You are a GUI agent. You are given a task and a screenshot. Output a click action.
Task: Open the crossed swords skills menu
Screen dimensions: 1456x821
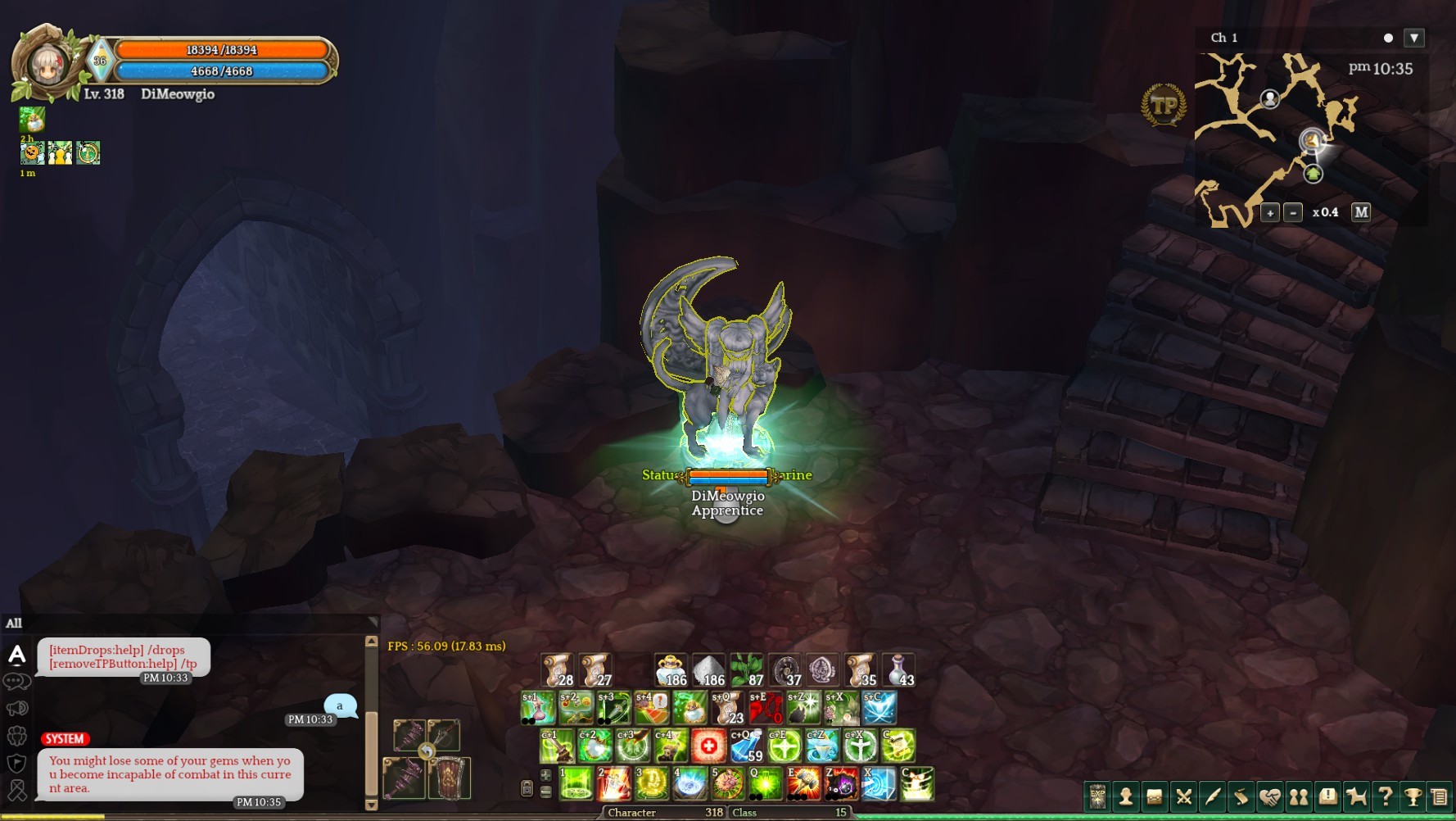1183,796
